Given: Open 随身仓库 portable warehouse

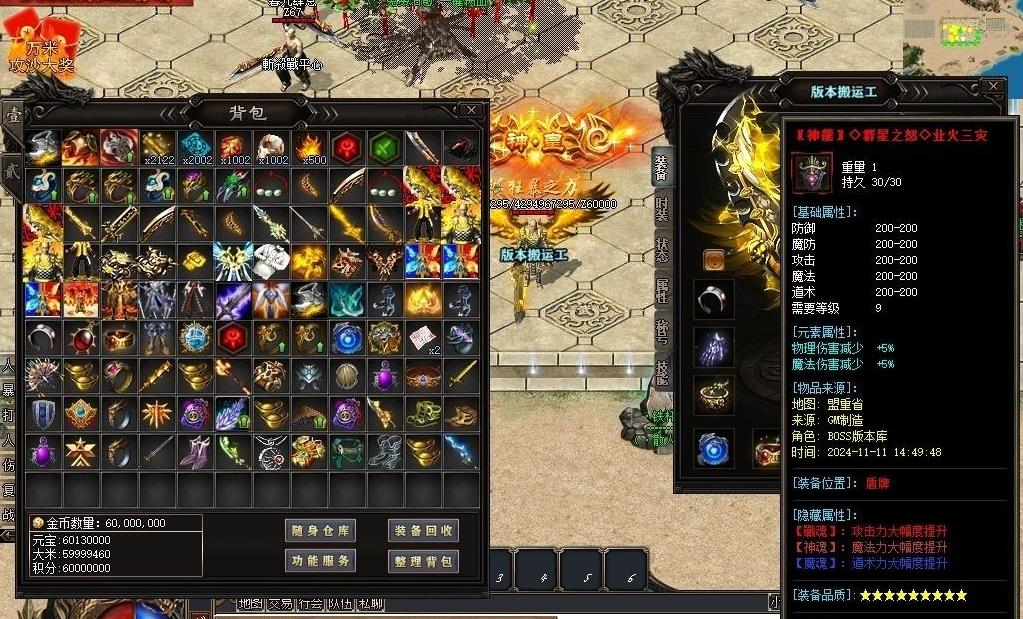Looking at the screenshot, I should pyautogui.click(x=320, y=531).
